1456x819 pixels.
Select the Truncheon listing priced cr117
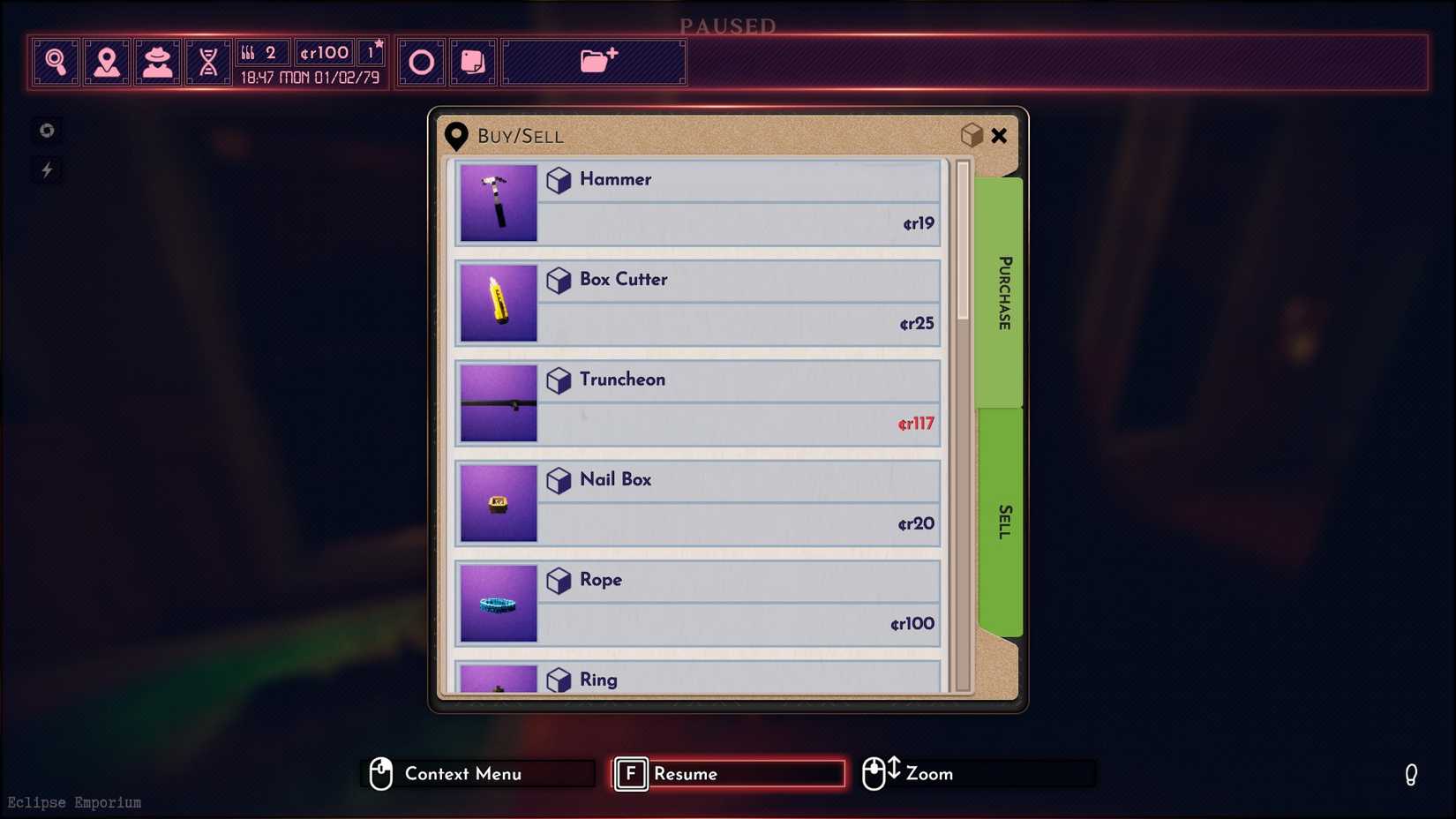(x=697, y=402)
